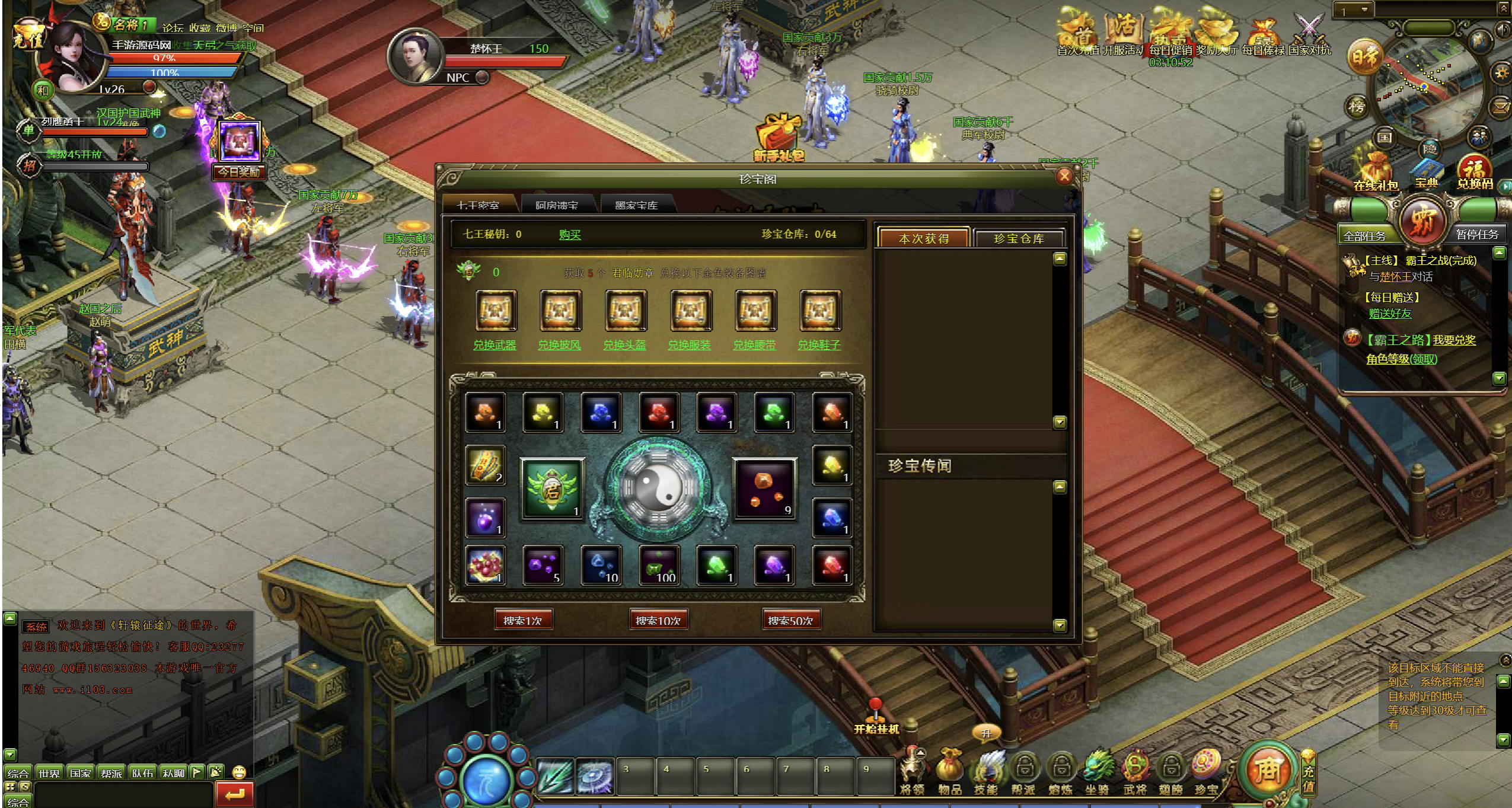This screenshot has height=808, width=1512.
Task: Show the 坐骑 mount panel
Action: (1097, 772)
